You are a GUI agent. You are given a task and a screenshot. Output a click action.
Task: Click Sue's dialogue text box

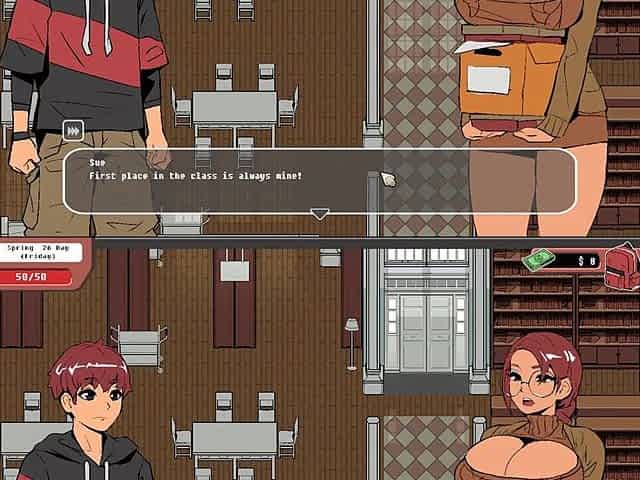click(x=319, y=181)
